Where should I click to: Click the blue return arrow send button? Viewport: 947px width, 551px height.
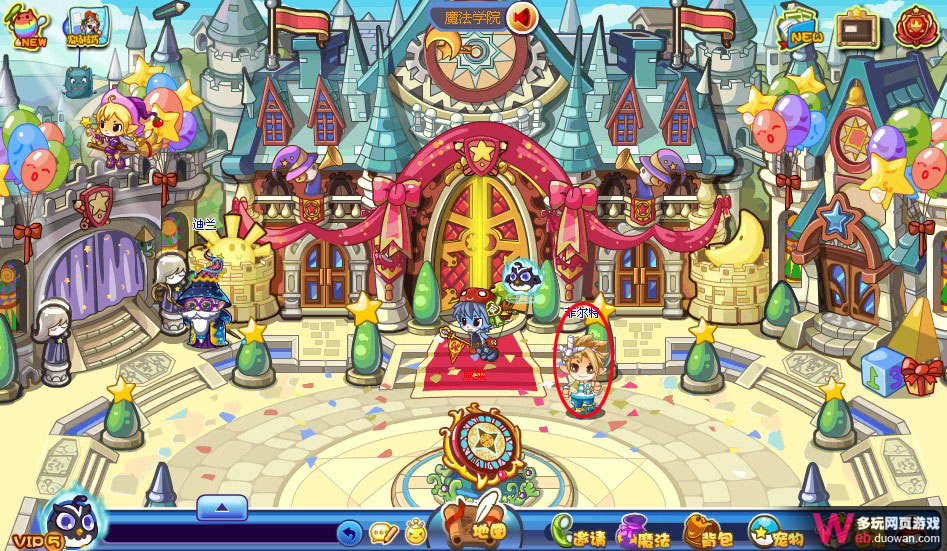(x=349, y=532)
